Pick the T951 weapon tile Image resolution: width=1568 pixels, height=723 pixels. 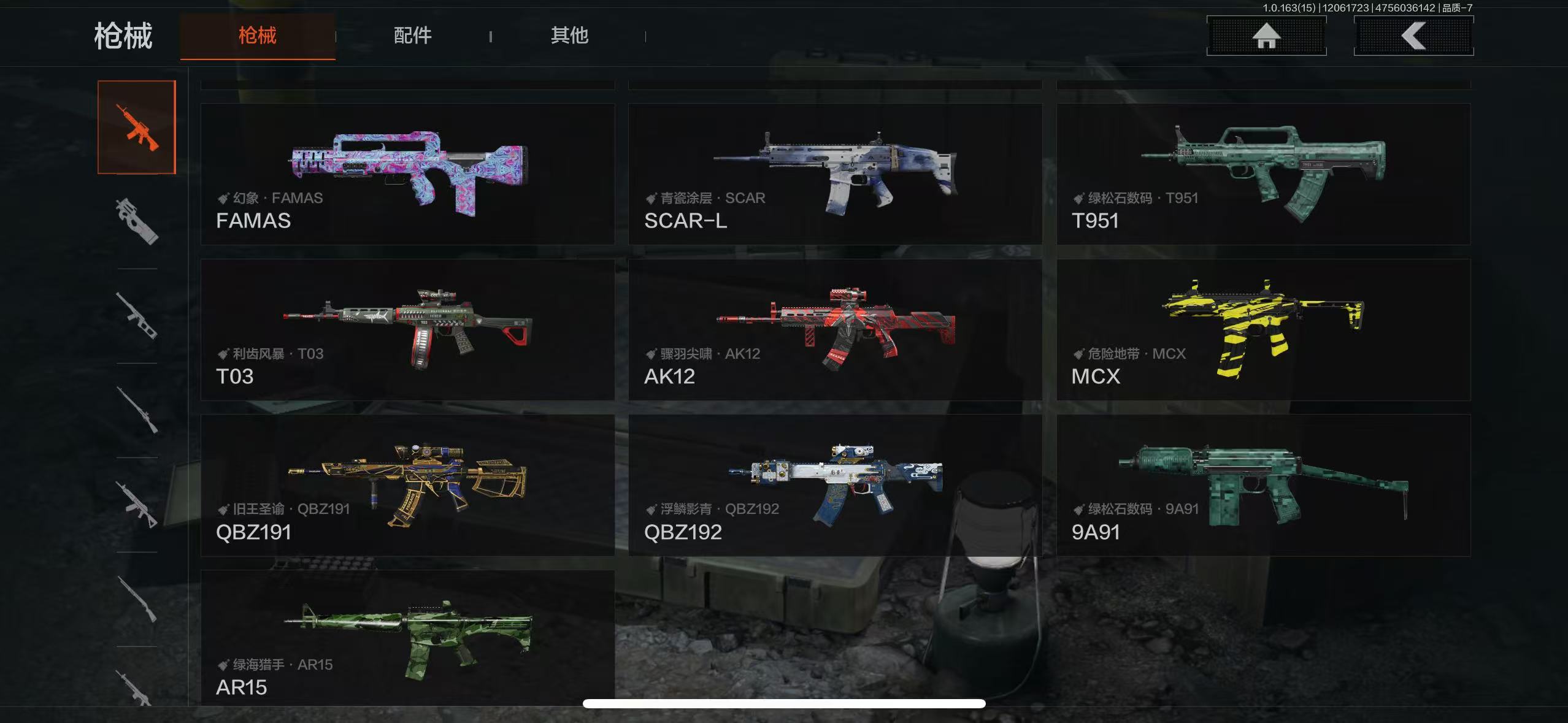(1263, 174)
